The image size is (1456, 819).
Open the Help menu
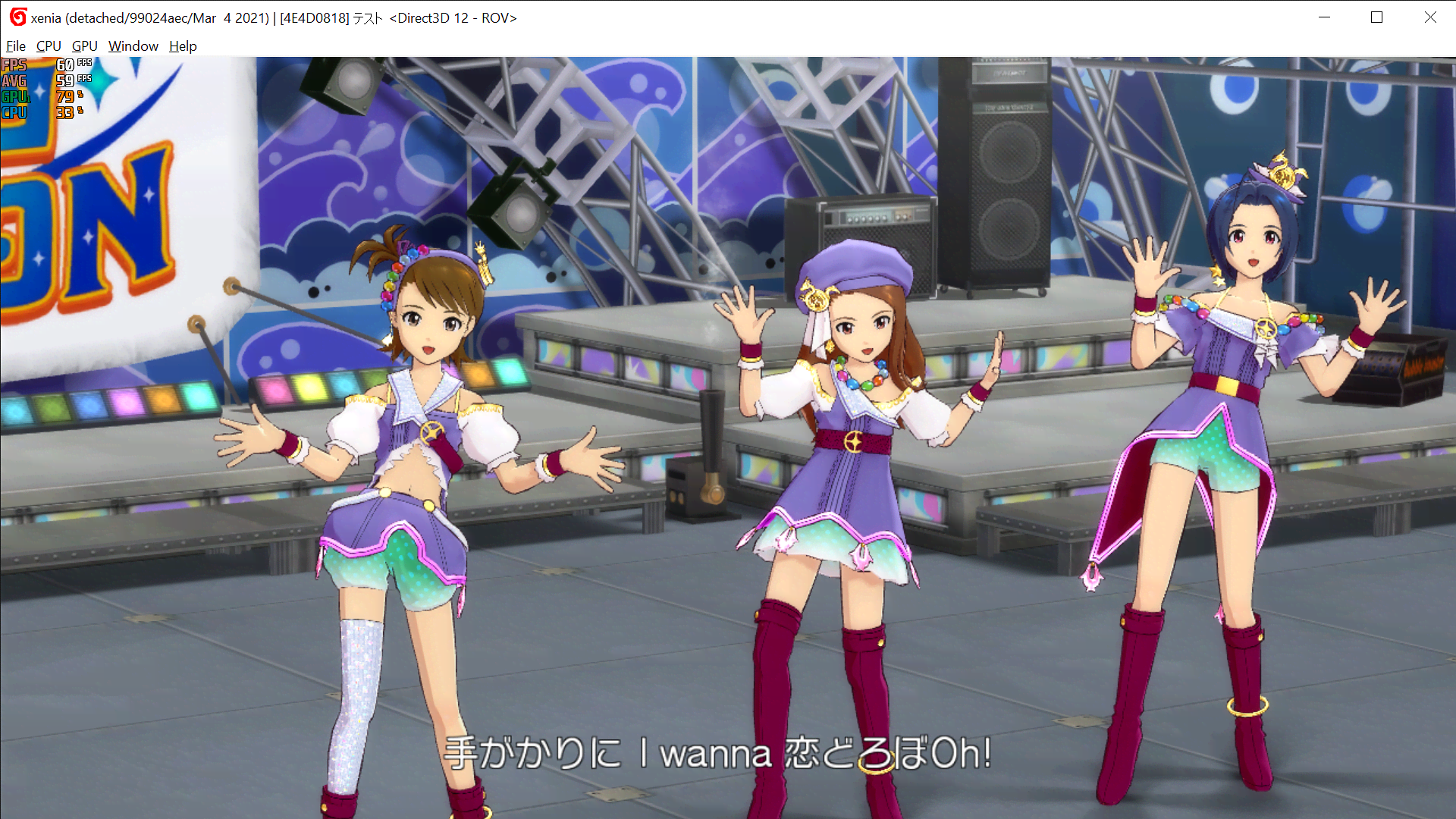182,46
